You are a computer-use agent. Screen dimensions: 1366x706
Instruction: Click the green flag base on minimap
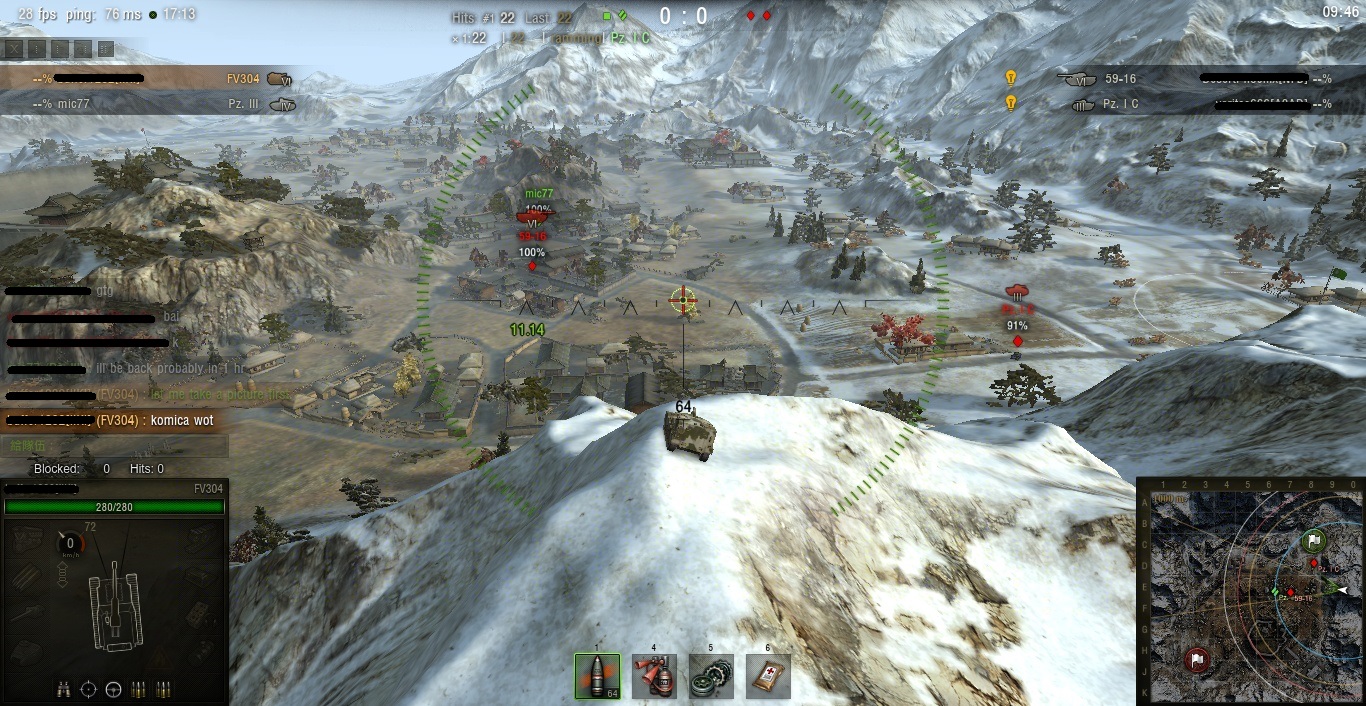[1314, 542]
